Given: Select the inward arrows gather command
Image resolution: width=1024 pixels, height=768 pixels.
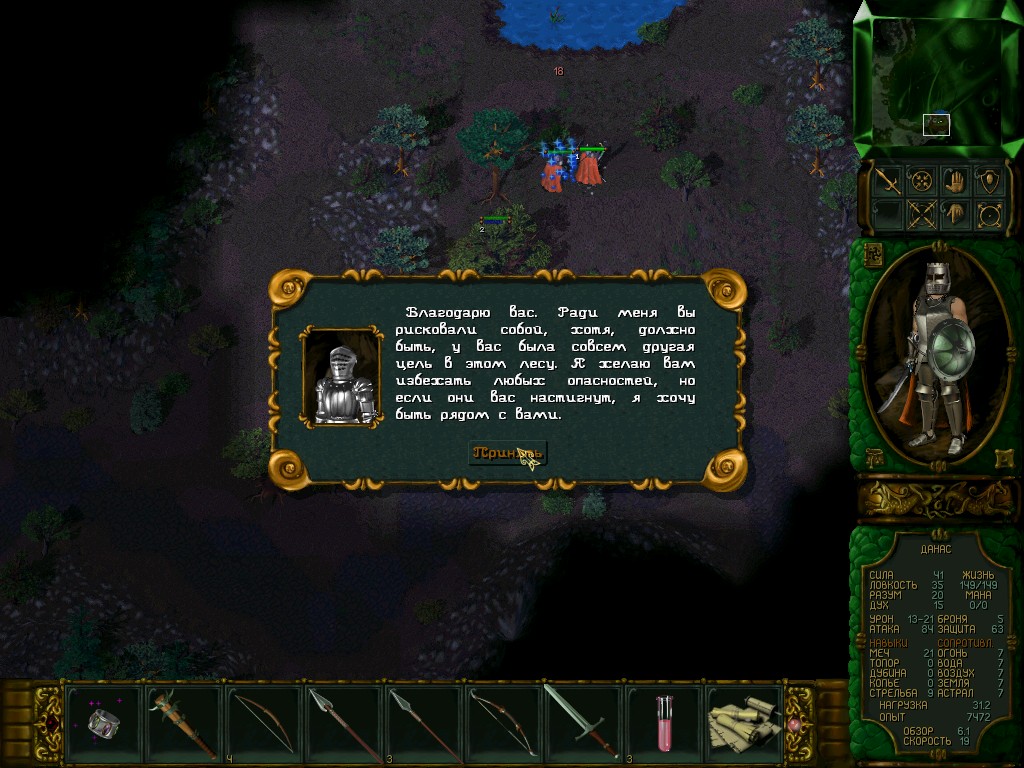Looking at the screenshot, I should tap(920, 181).
